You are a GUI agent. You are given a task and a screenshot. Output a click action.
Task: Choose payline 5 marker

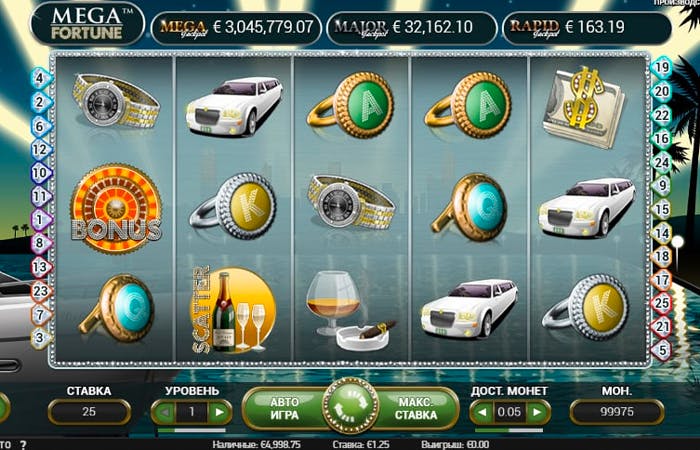tap(661, 350)
